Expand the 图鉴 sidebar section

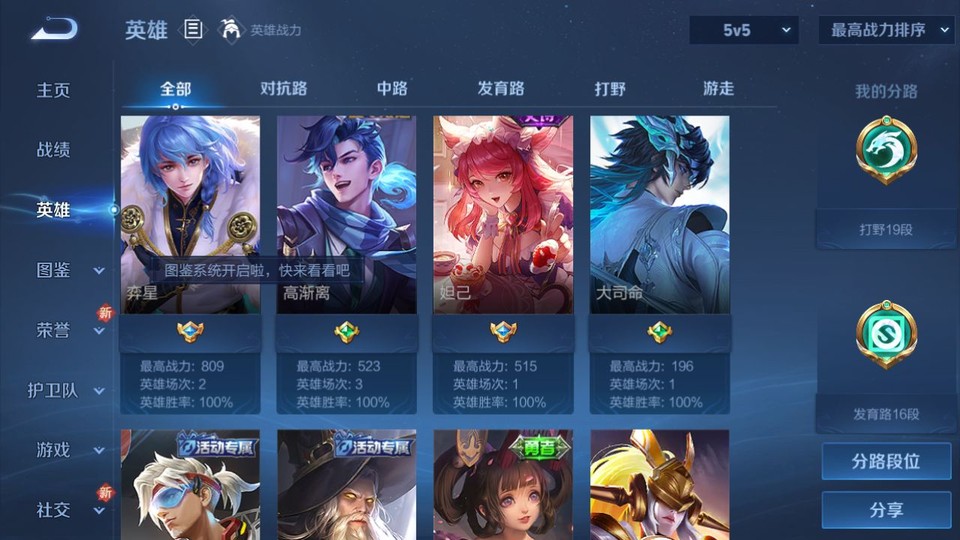click(x=66, y=270)
